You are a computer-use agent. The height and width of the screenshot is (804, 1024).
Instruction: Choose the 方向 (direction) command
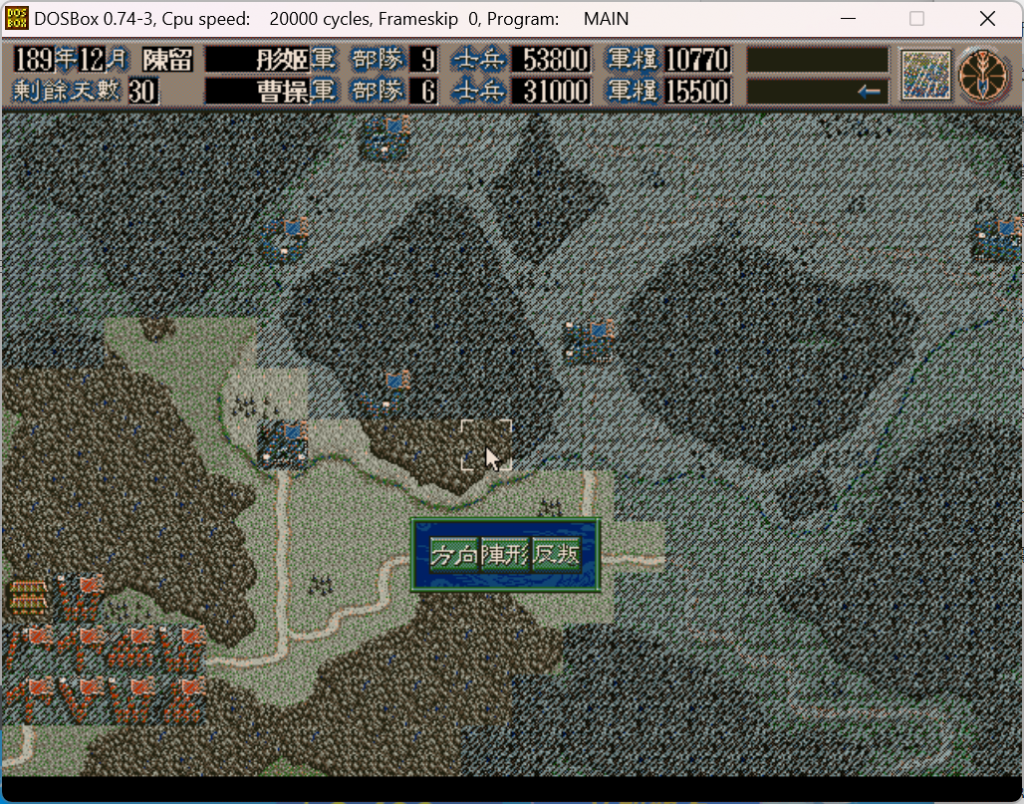(454, 555)
